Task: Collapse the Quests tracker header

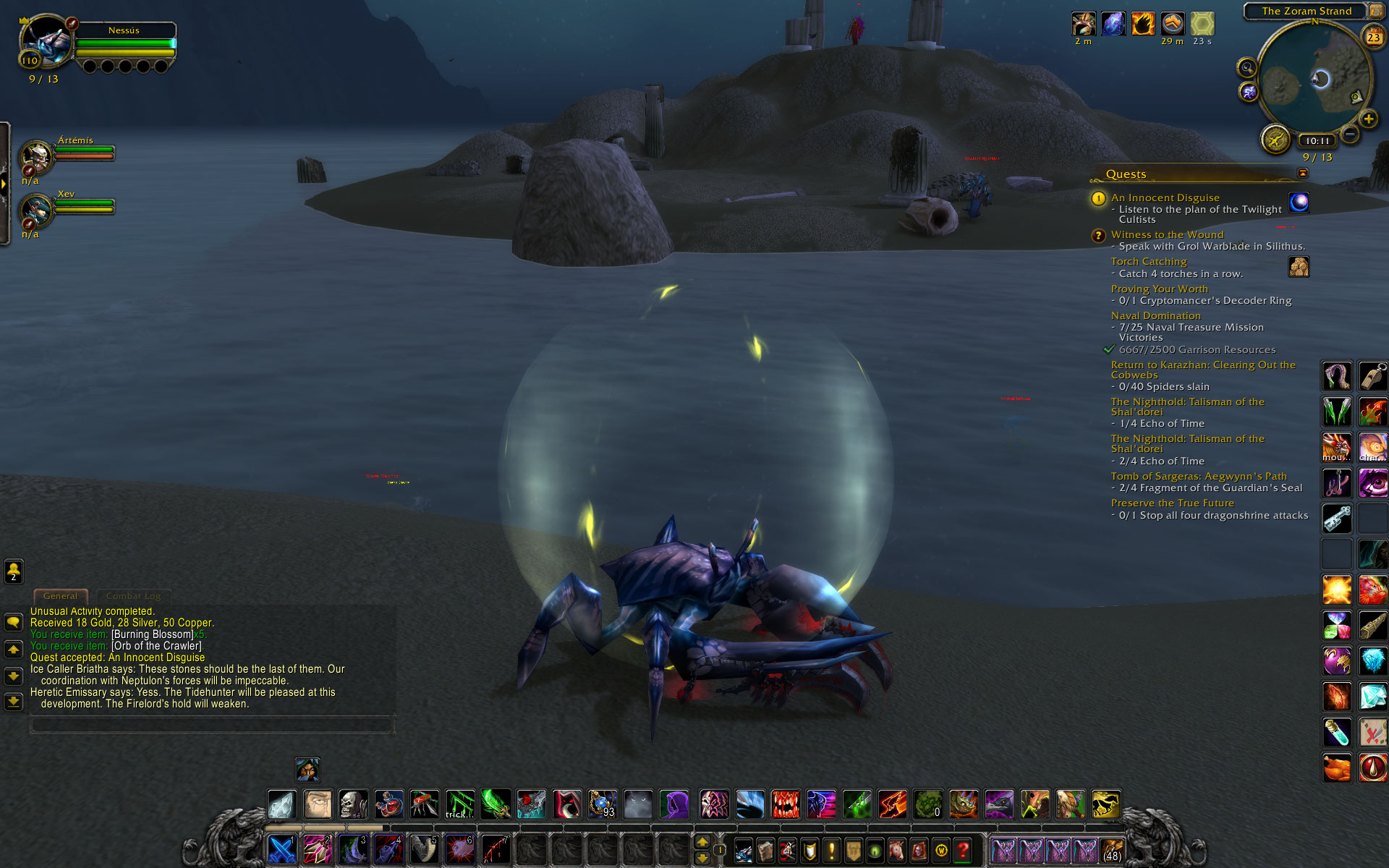Action: [1302, 173]
